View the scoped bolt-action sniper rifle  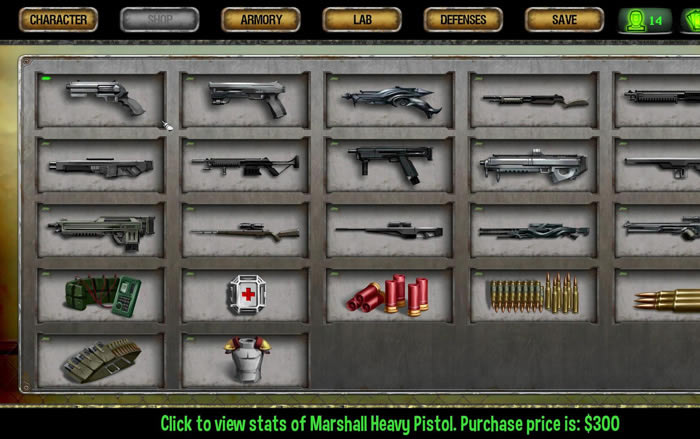point(245,230)
